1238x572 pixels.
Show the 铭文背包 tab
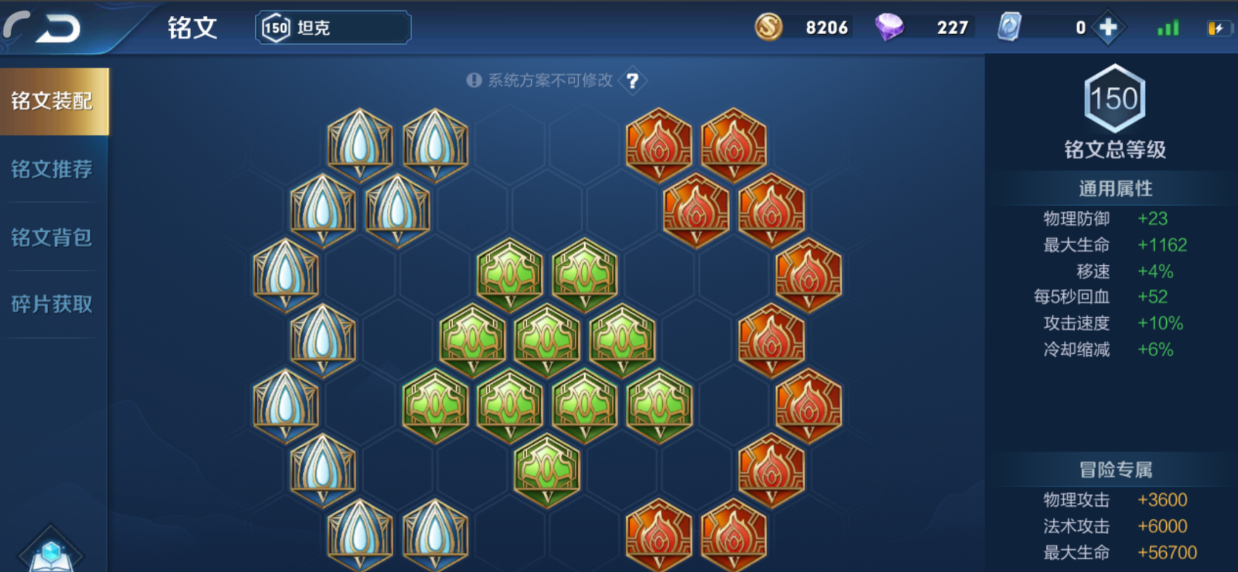[52, 237]
